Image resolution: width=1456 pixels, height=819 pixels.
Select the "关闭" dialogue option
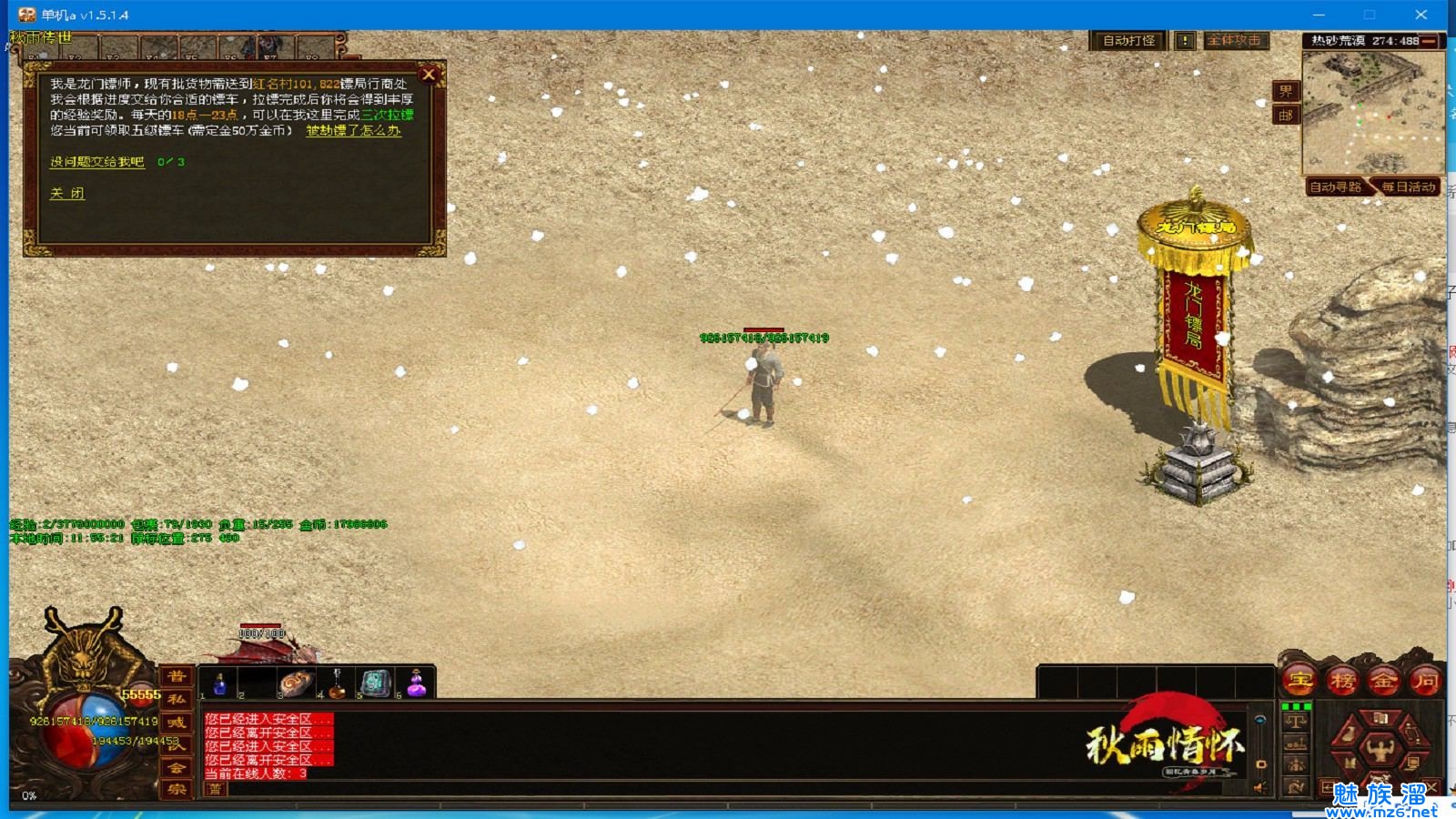(67, 194)
